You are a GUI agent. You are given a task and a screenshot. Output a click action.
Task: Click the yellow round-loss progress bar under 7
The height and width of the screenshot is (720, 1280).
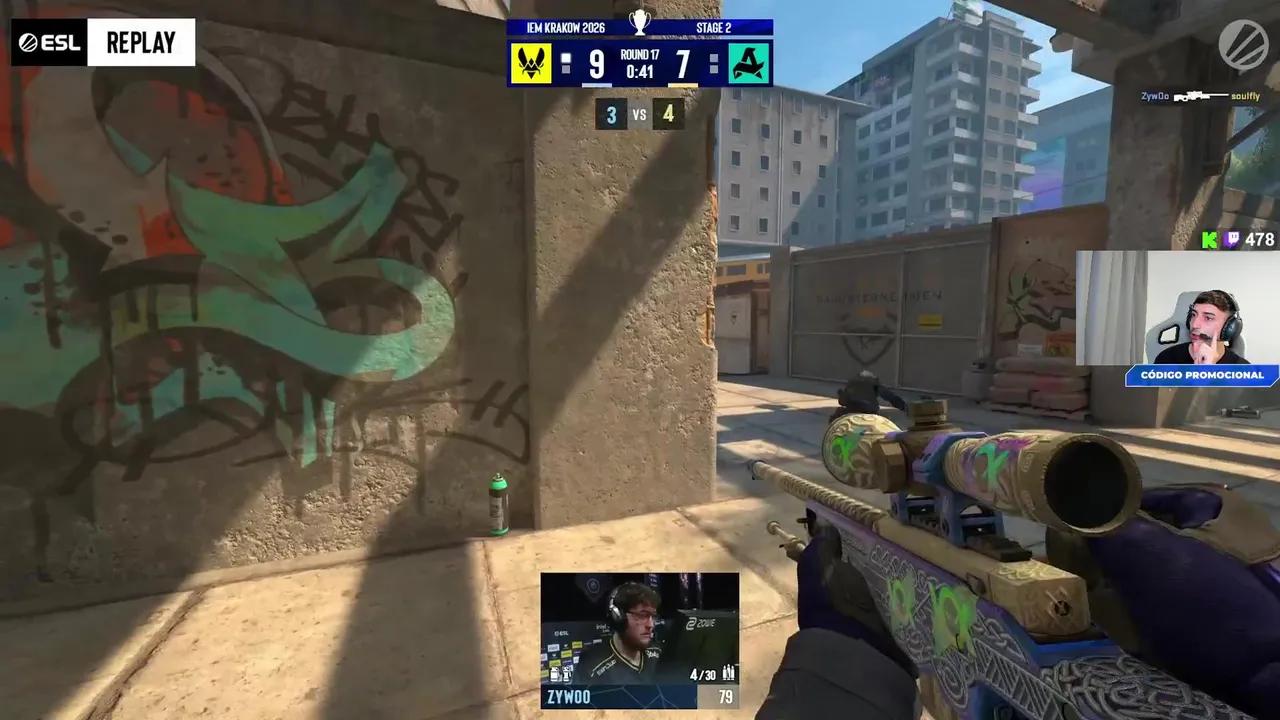click(681, 84)
